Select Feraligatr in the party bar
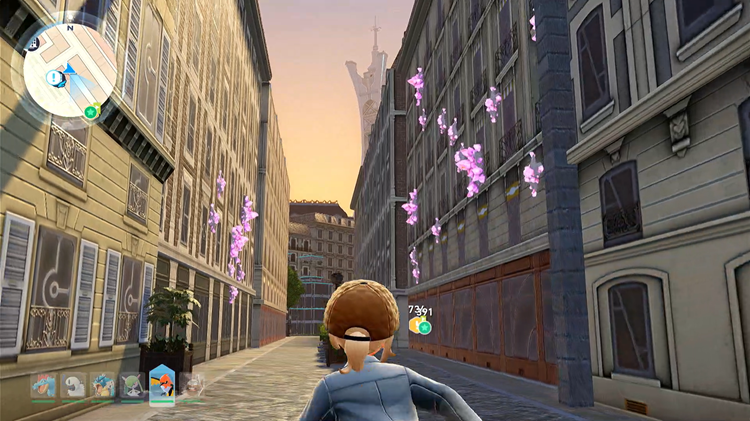Screen dimensions: 750x421 pos(43,385)
